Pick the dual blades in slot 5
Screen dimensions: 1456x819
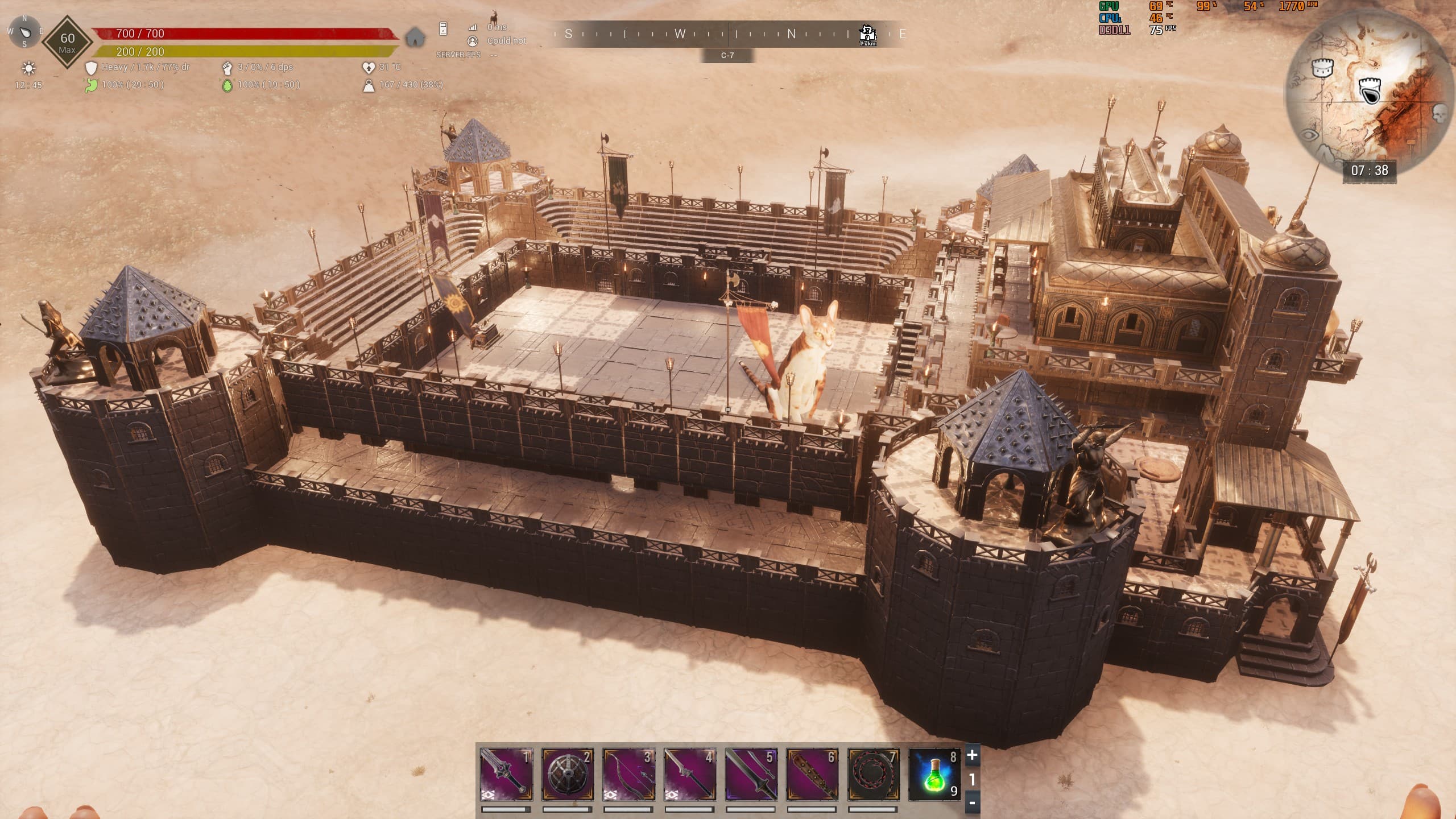[x=751, y=774]
